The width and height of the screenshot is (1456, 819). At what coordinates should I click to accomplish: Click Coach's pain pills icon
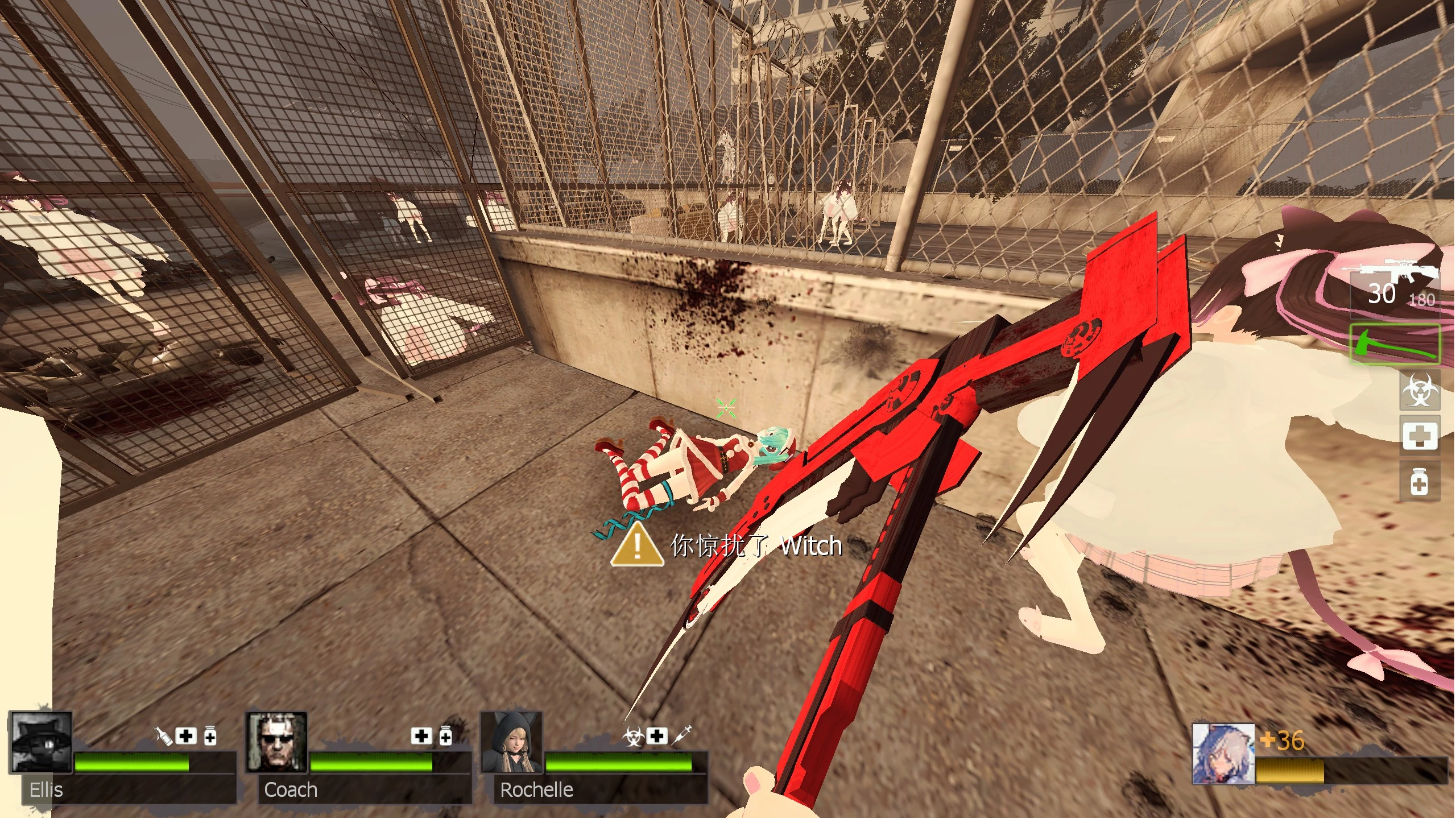point(445,736)
